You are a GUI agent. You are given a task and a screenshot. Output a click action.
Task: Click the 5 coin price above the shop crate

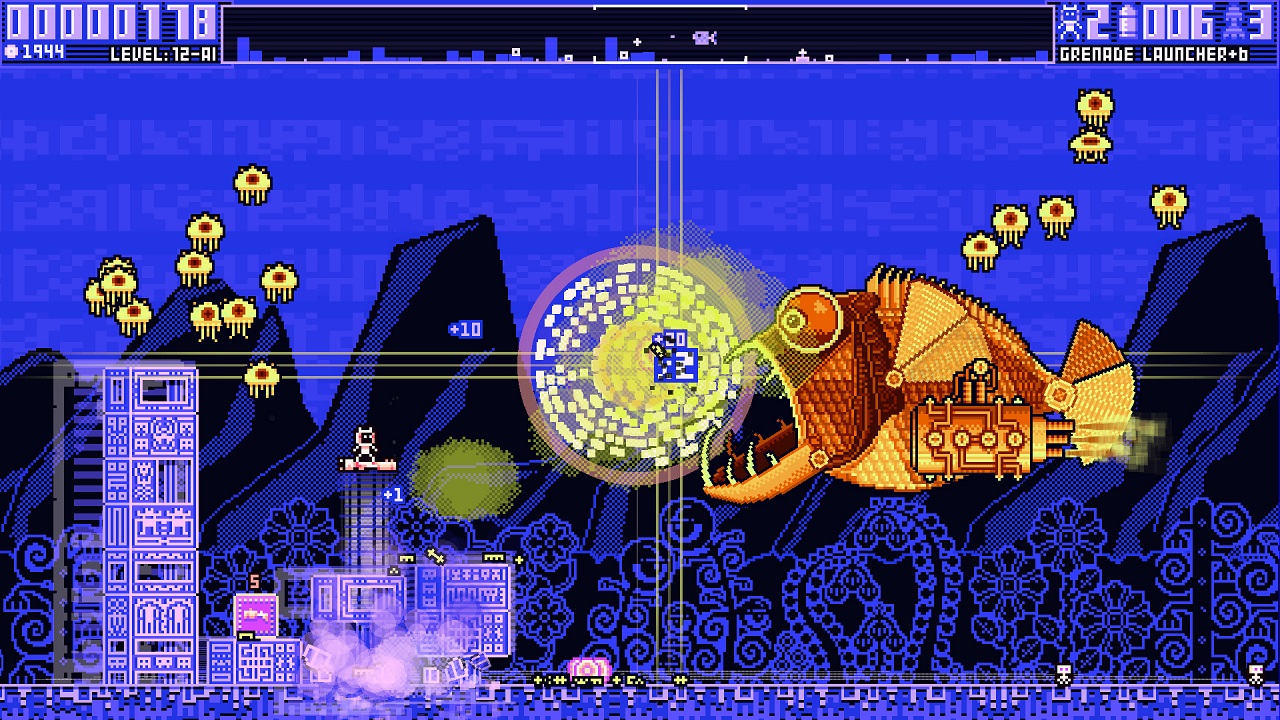254,580
